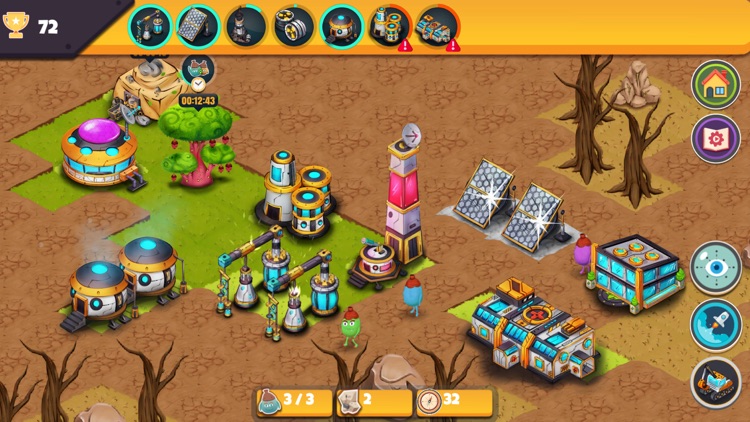Open the storage tanks icon with warning
This screenshot has height=422, width=750.
point(390,25)
